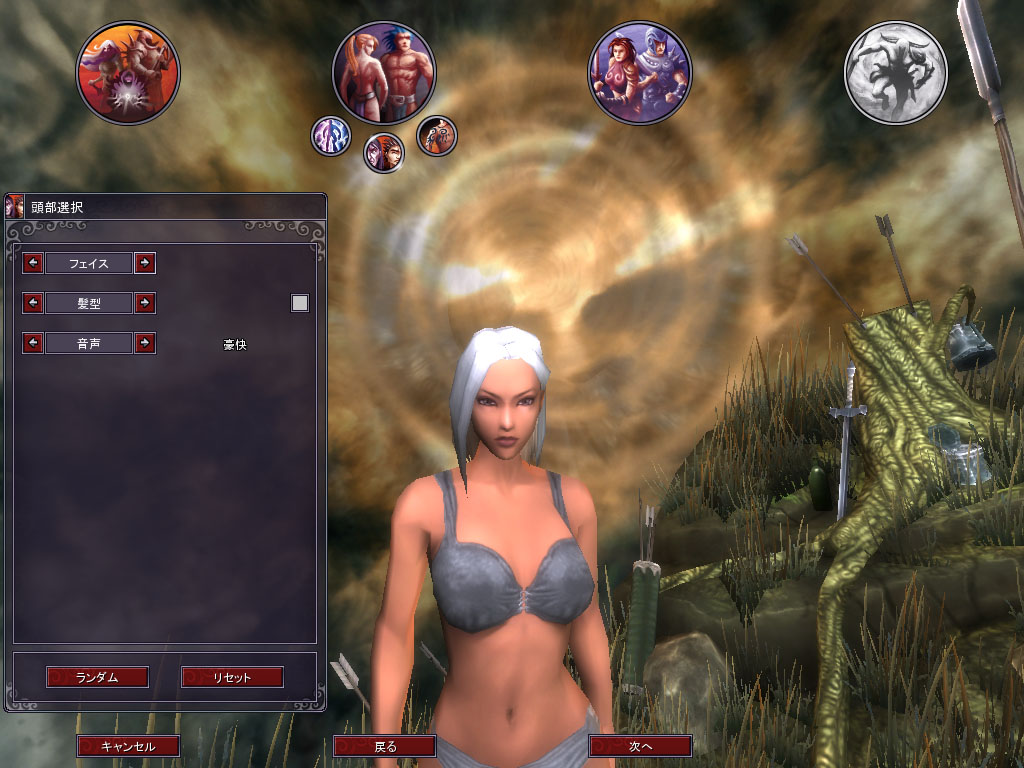Randomize appearance with ランダム button
The width and height of the screenshot is (1024, 768).
[97, 677]
